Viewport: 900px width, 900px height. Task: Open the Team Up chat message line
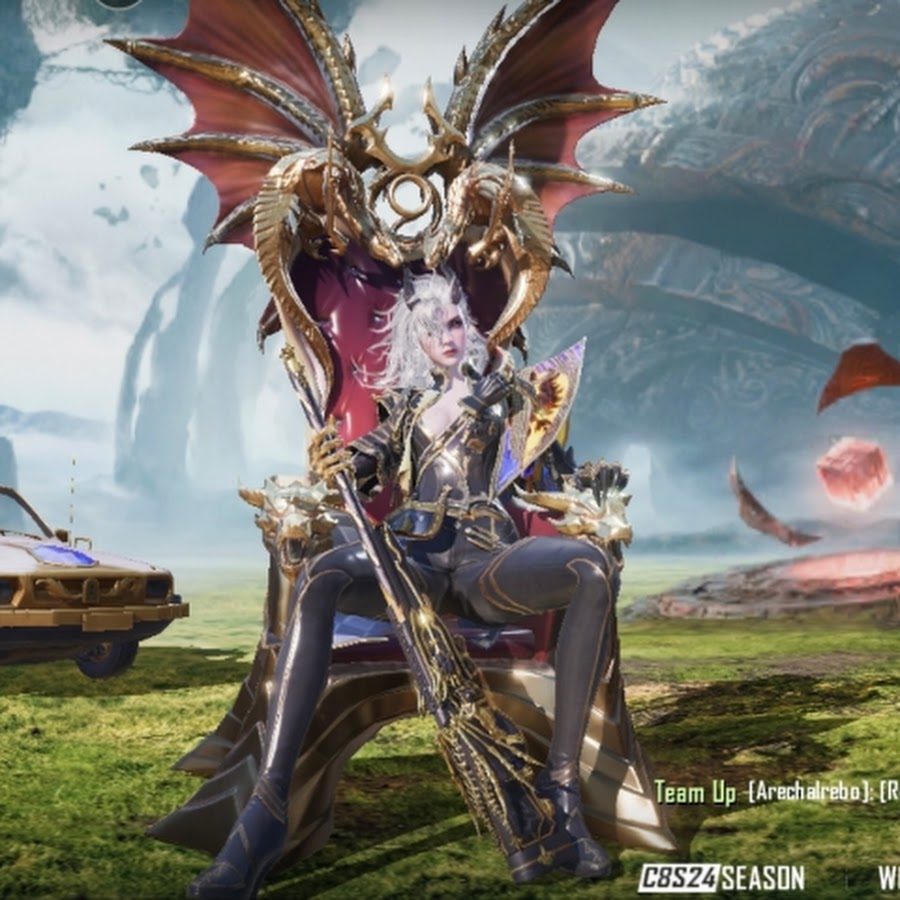(776, 793)
